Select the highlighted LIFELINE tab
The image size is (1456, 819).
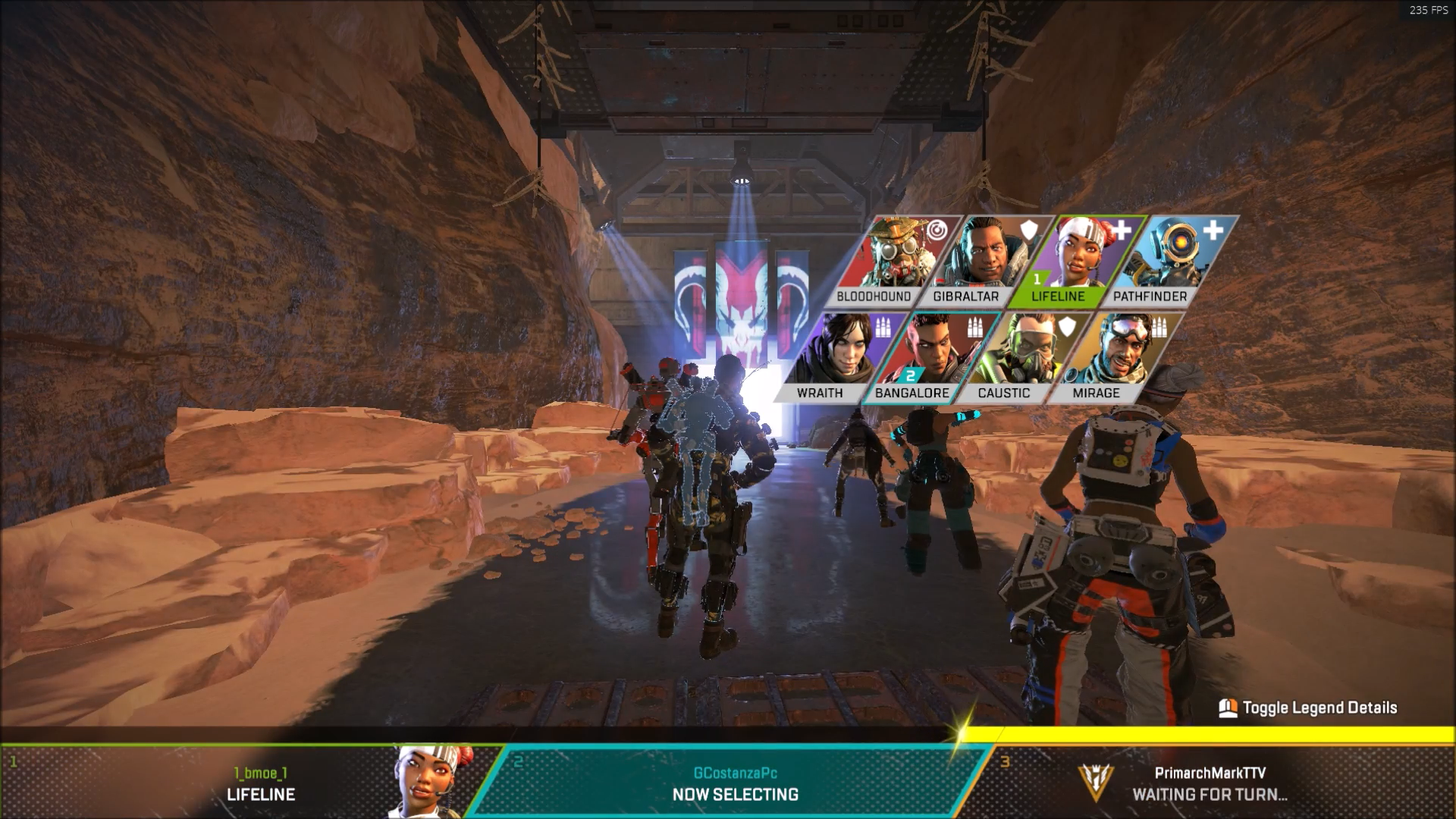[1059, 297]
